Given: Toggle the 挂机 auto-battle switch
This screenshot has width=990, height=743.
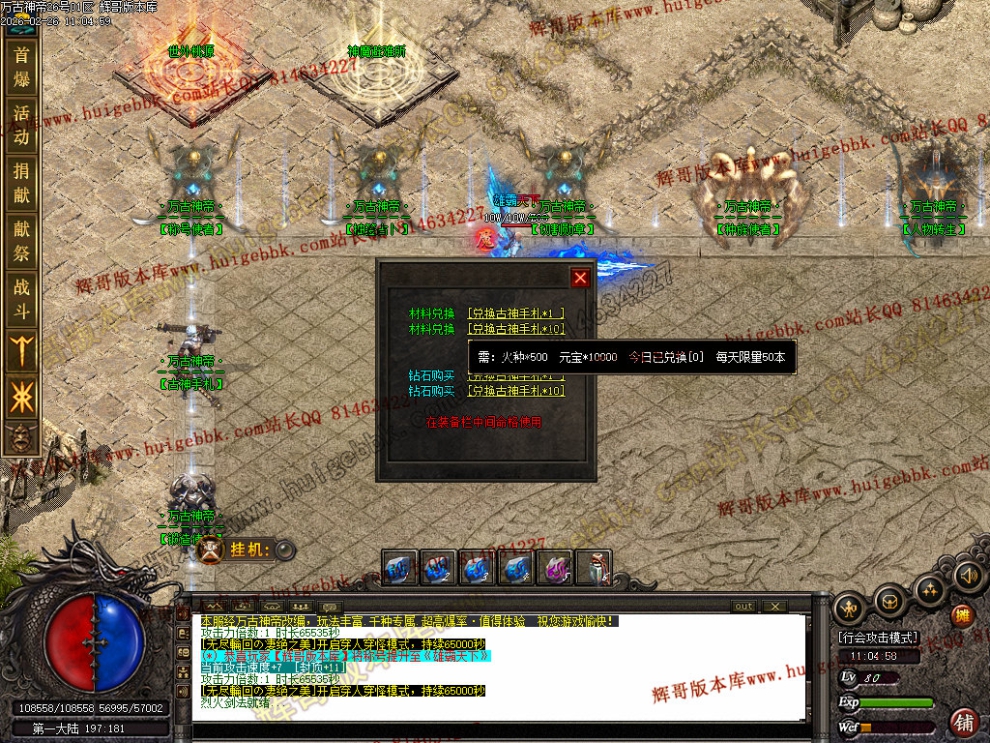Looking at the screenshot, I should (x=285, y=549).
